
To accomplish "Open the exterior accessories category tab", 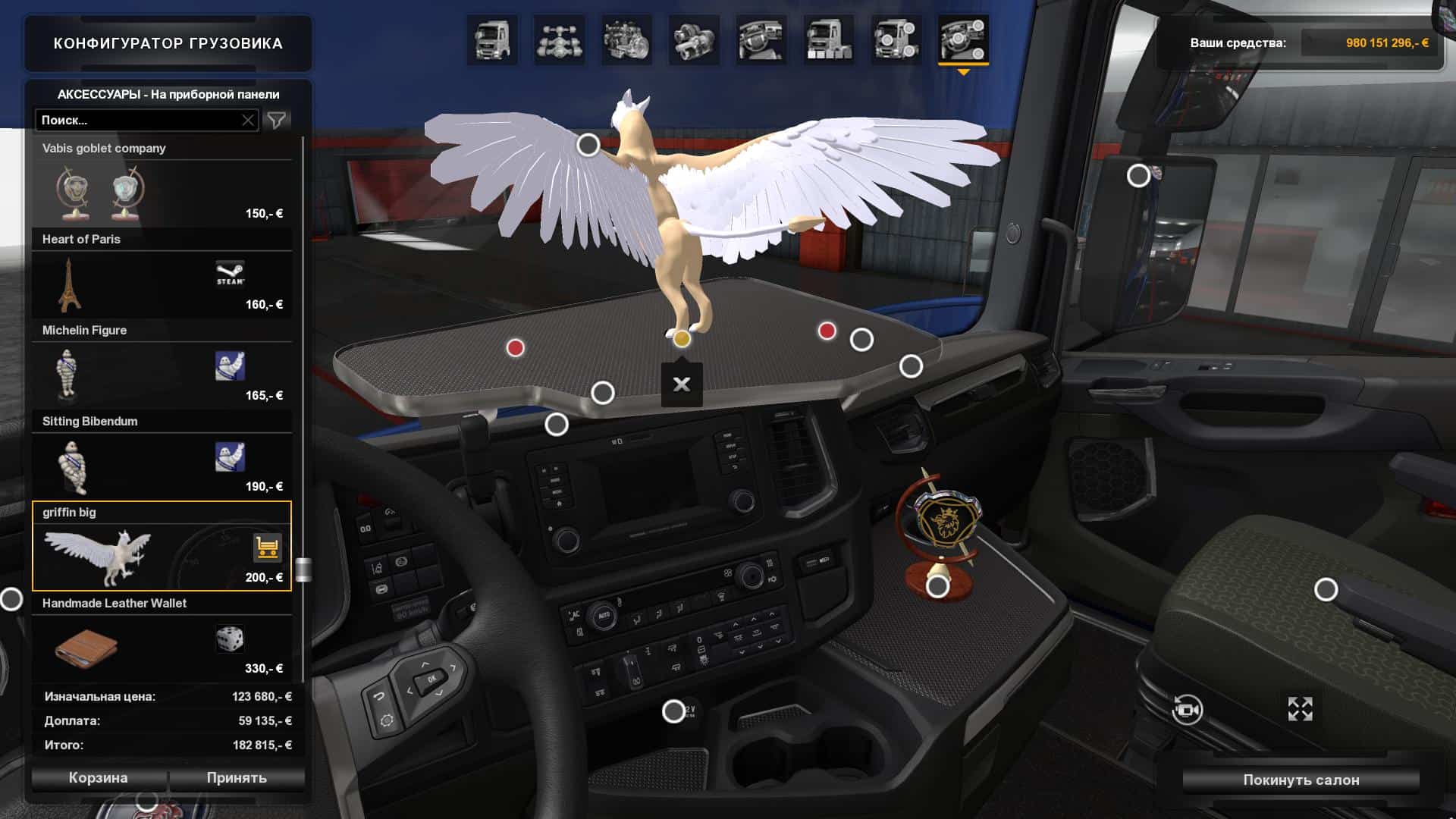I will point(896,39).
